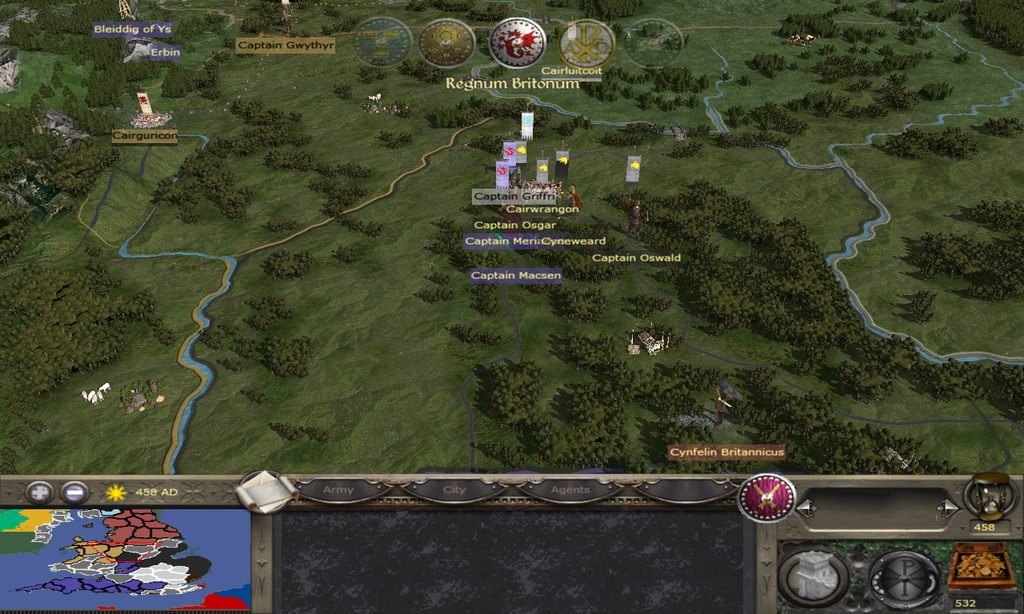Select the previous item with the left arrow

pos(806,509)
